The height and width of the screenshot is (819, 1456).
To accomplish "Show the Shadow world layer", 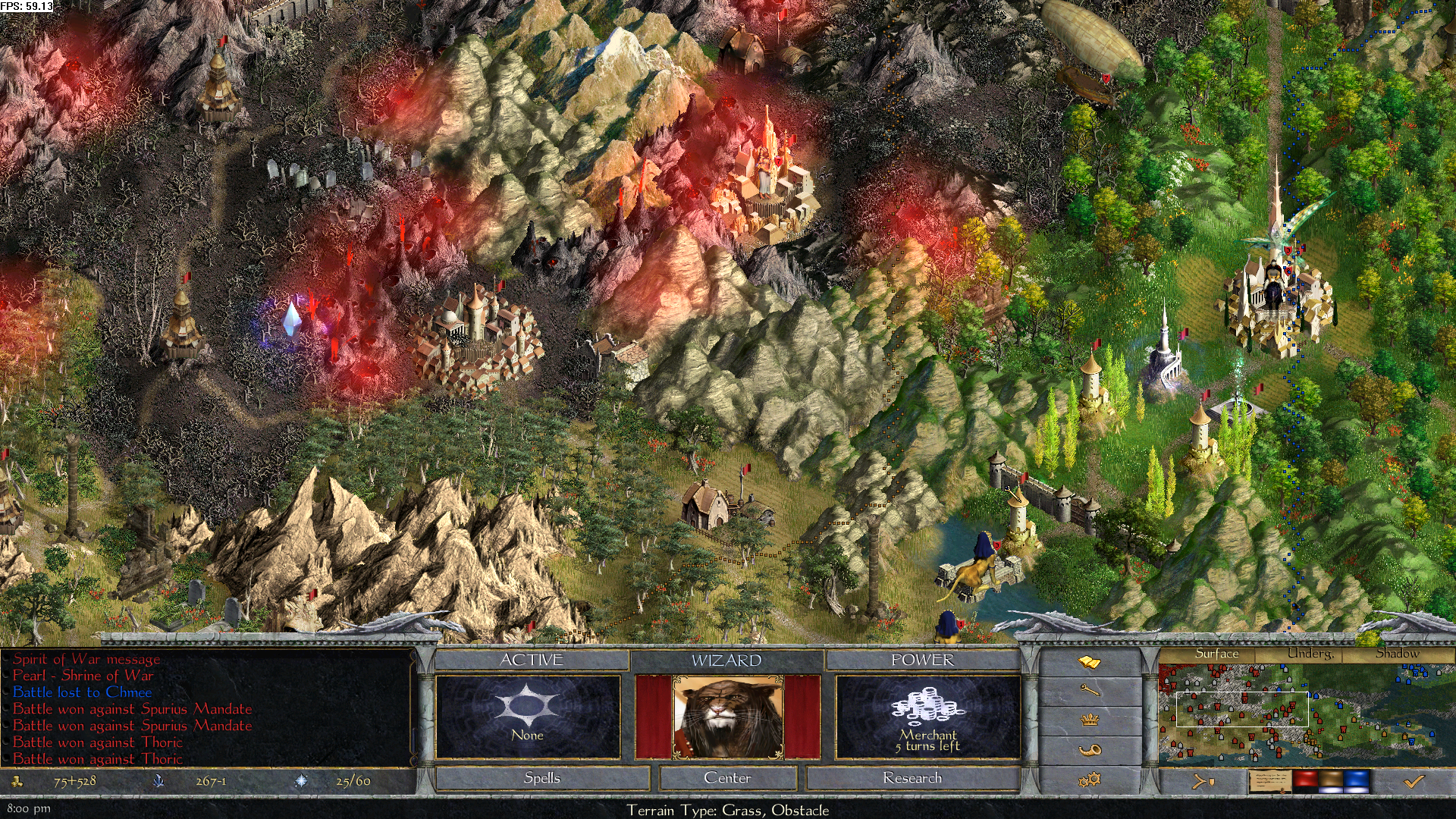I will click(1397, 654).
